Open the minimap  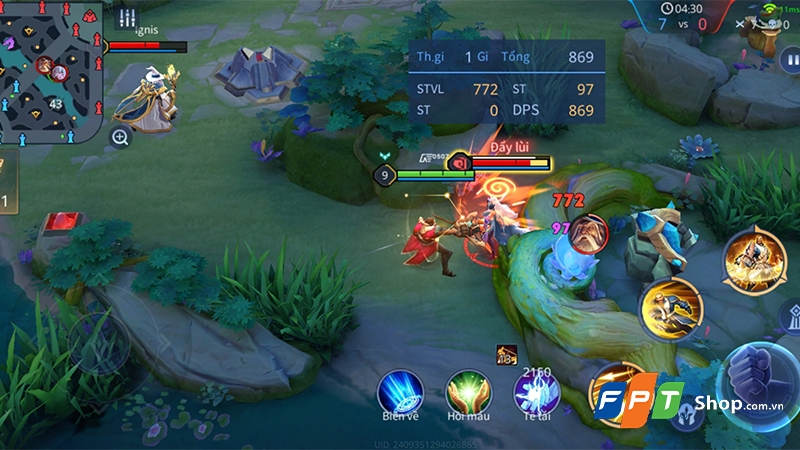pos(50,70)
